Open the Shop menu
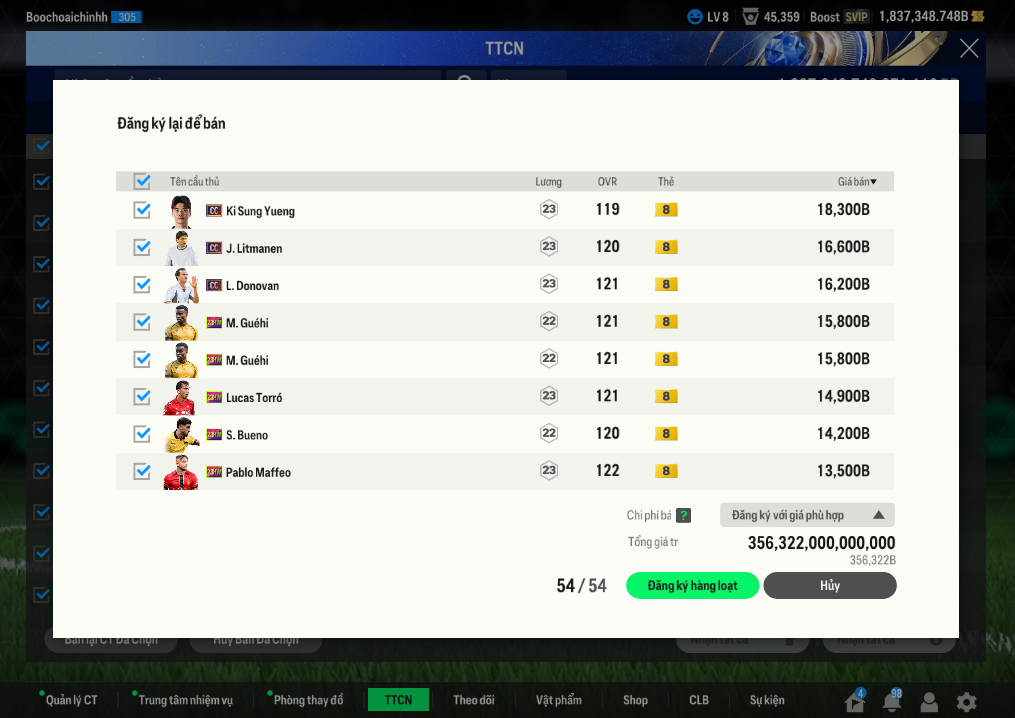Screen dimensions: 1015x718 tap(635, 700)
